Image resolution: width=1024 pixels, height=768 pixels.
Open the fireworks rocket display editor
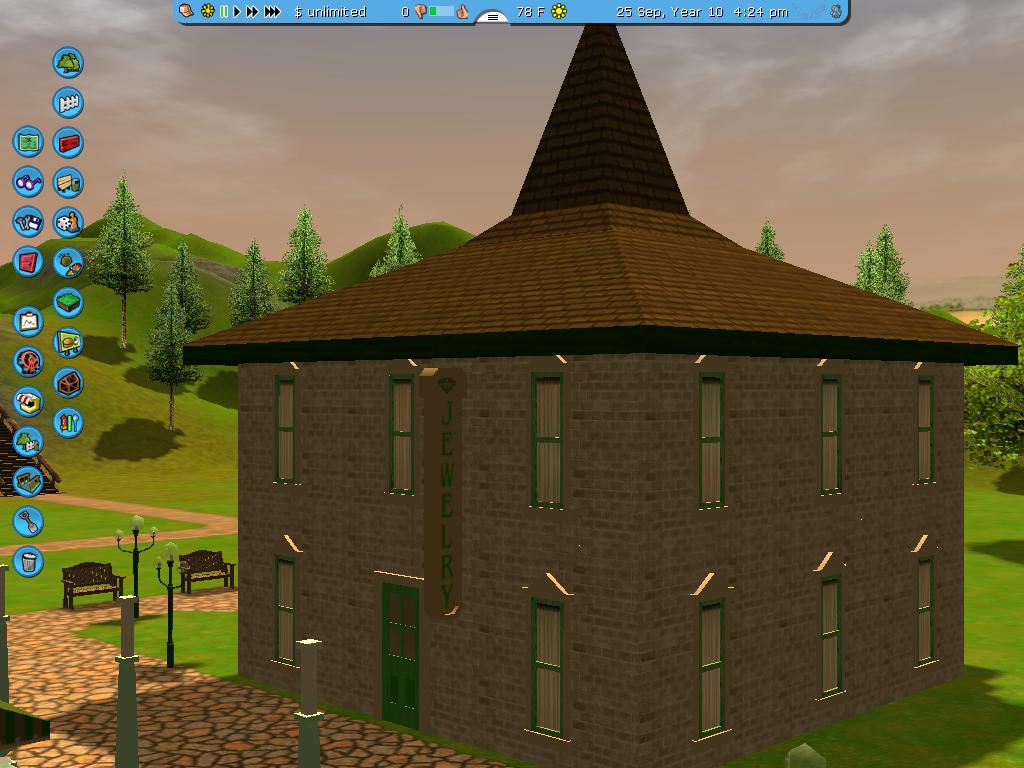pos(68,423)
